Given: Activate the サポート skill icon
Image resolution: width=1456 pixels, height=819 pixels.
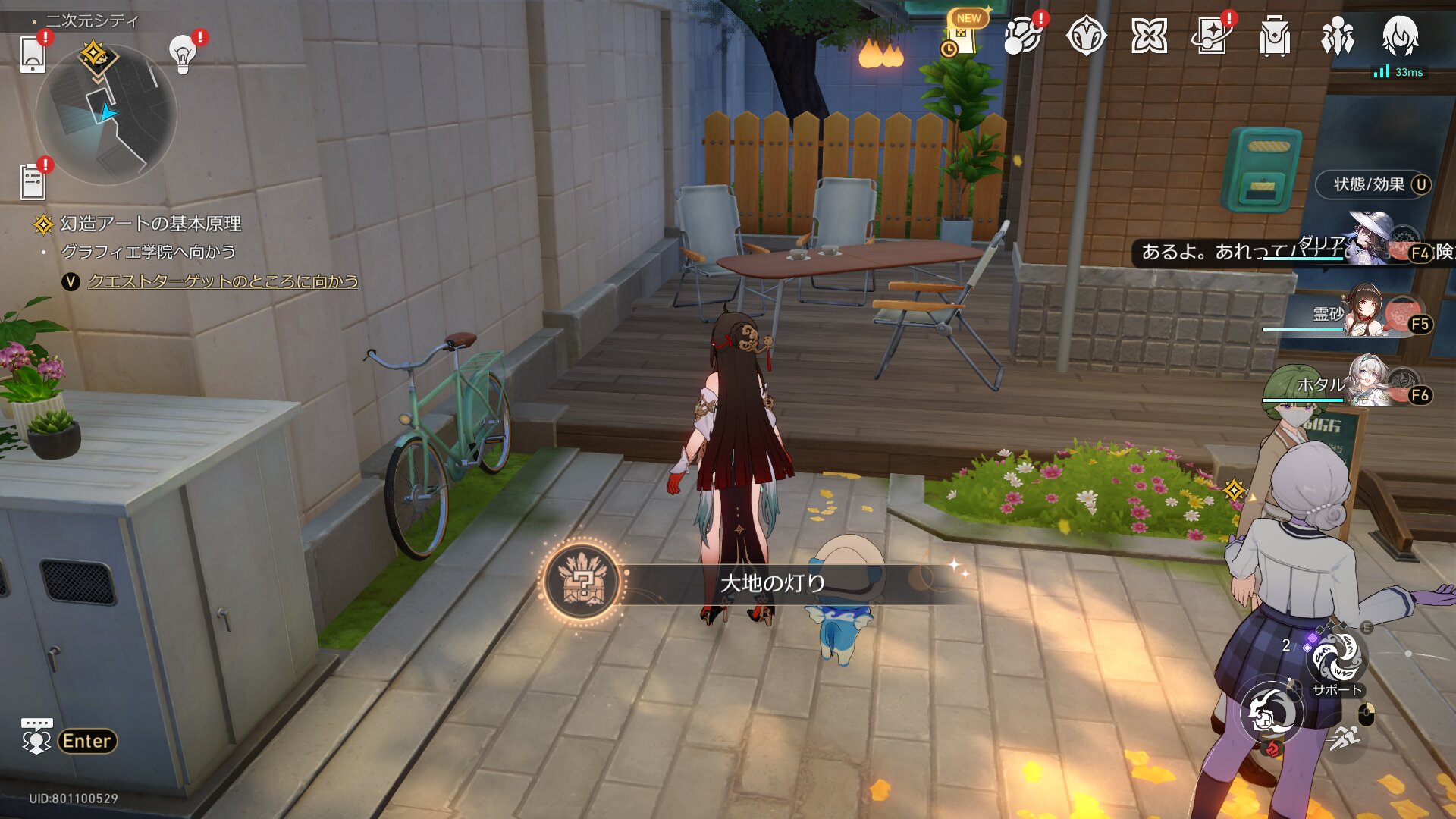Looking at the screenshot, I should (1337, 658).
